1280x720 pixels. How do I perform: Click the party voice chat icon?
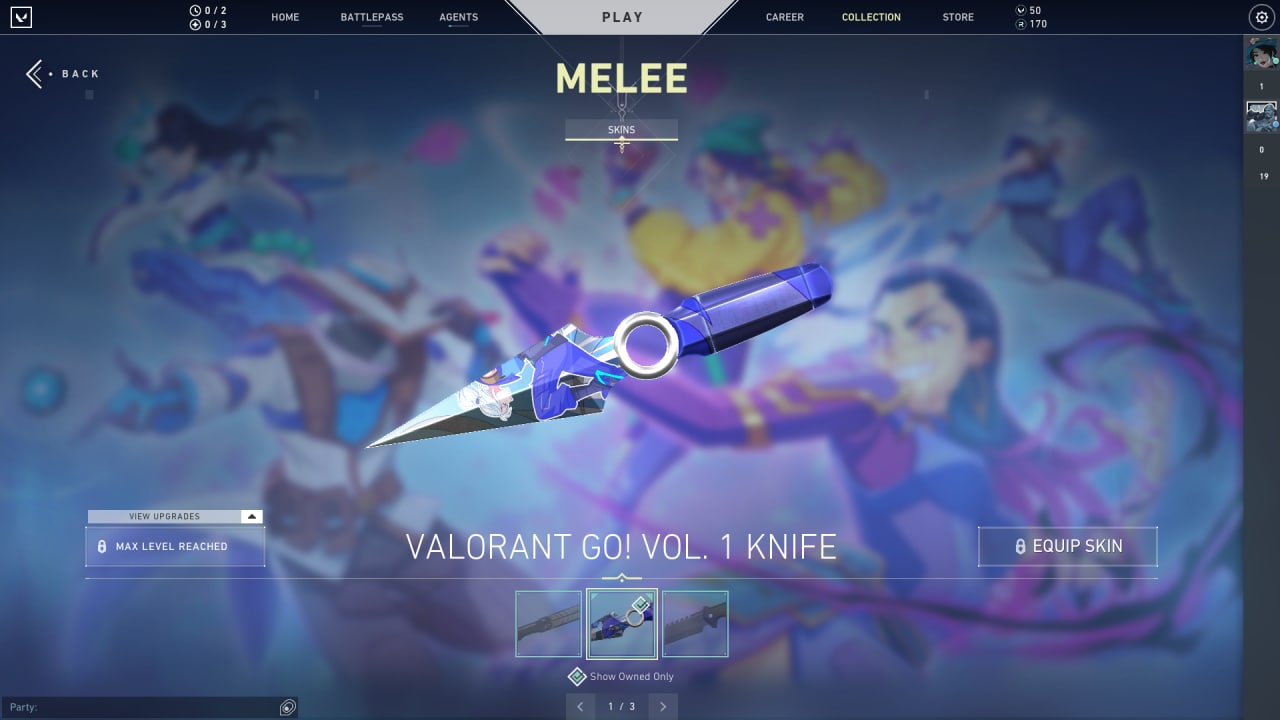(x=287, y=707)
